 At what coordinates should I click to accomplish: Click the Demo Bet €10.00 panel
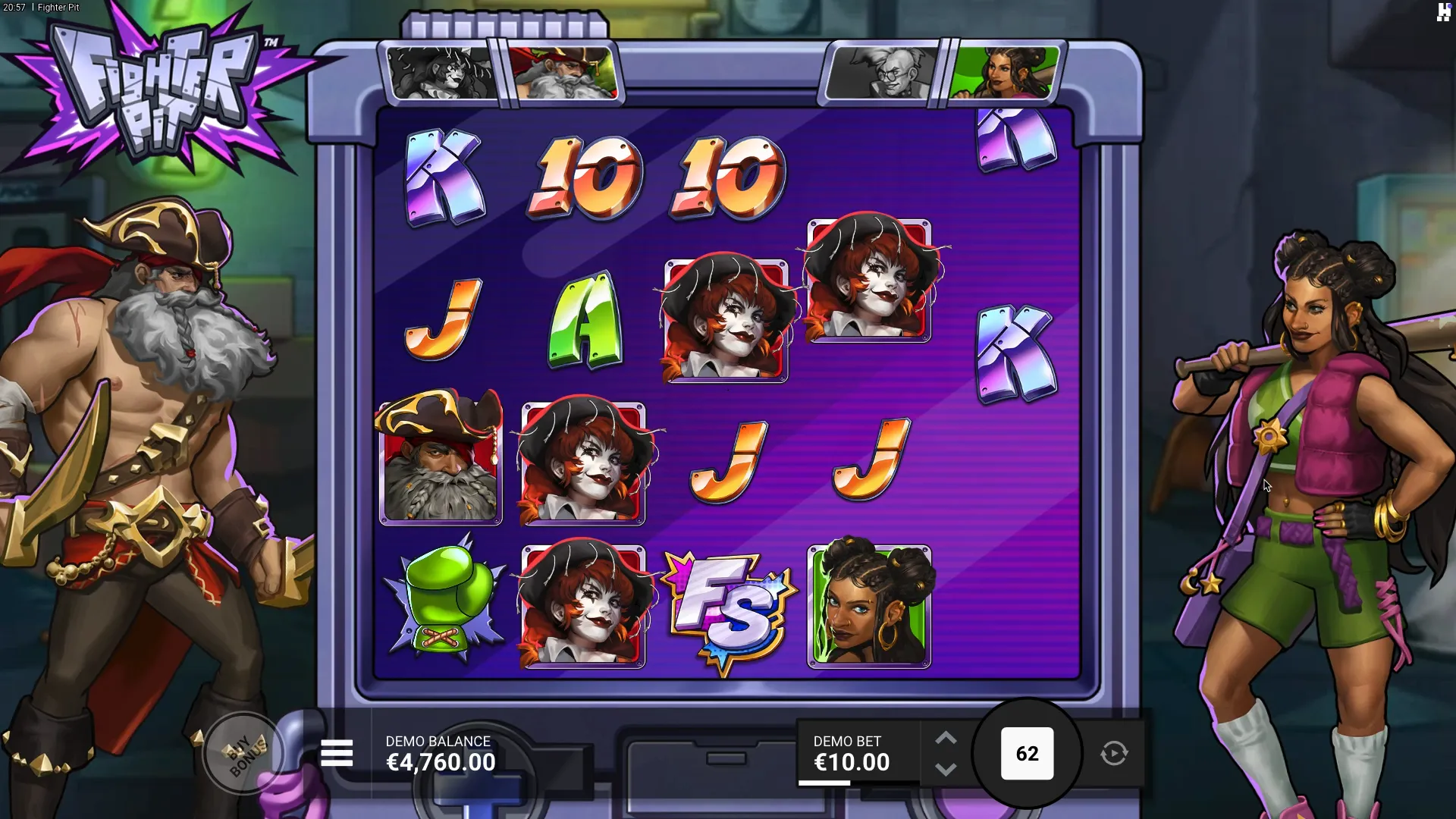[852, 753]
